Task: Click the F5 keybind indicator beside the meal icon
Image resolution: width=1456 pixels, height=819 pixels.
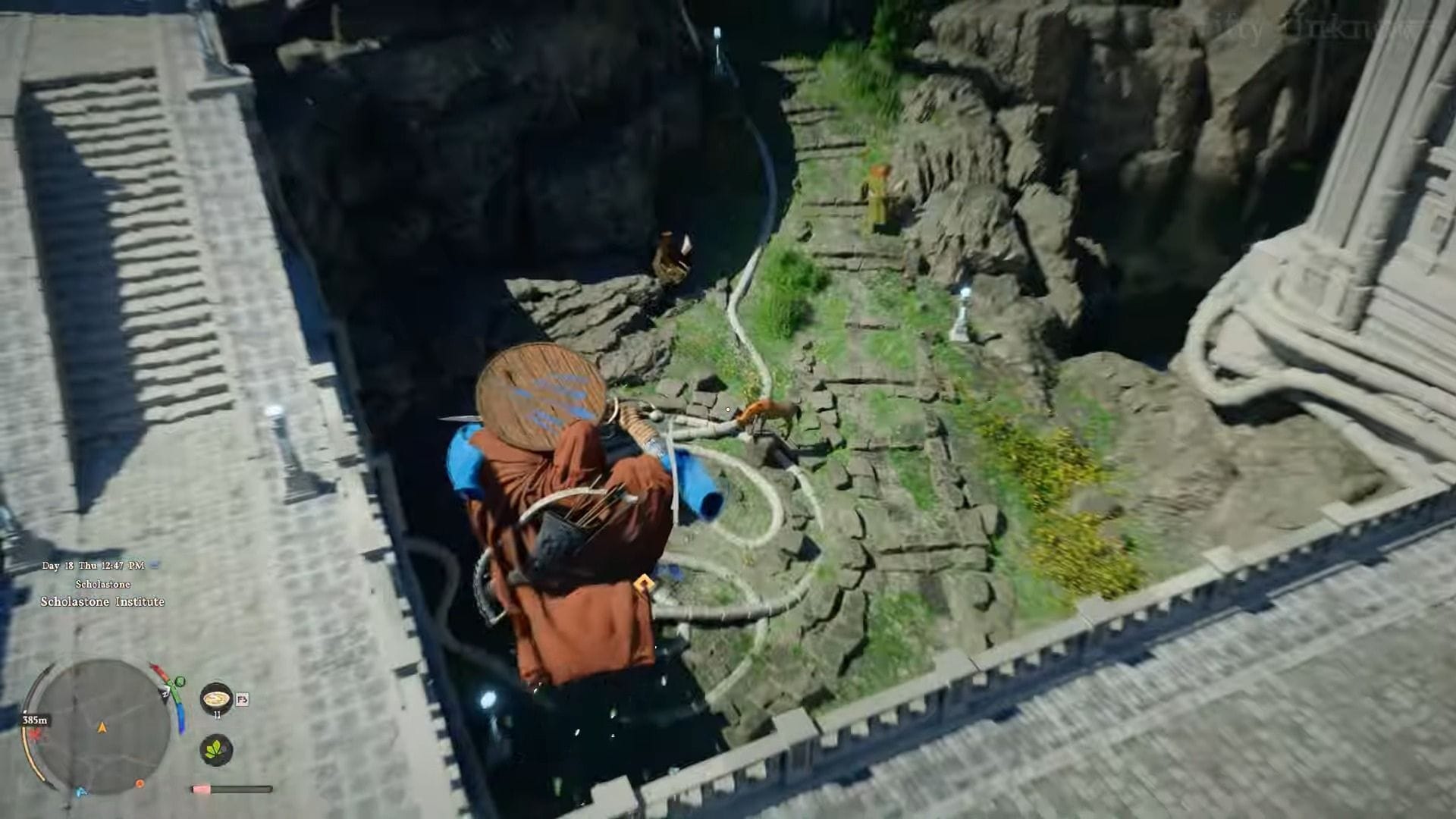Action: [x=241, y=700]
